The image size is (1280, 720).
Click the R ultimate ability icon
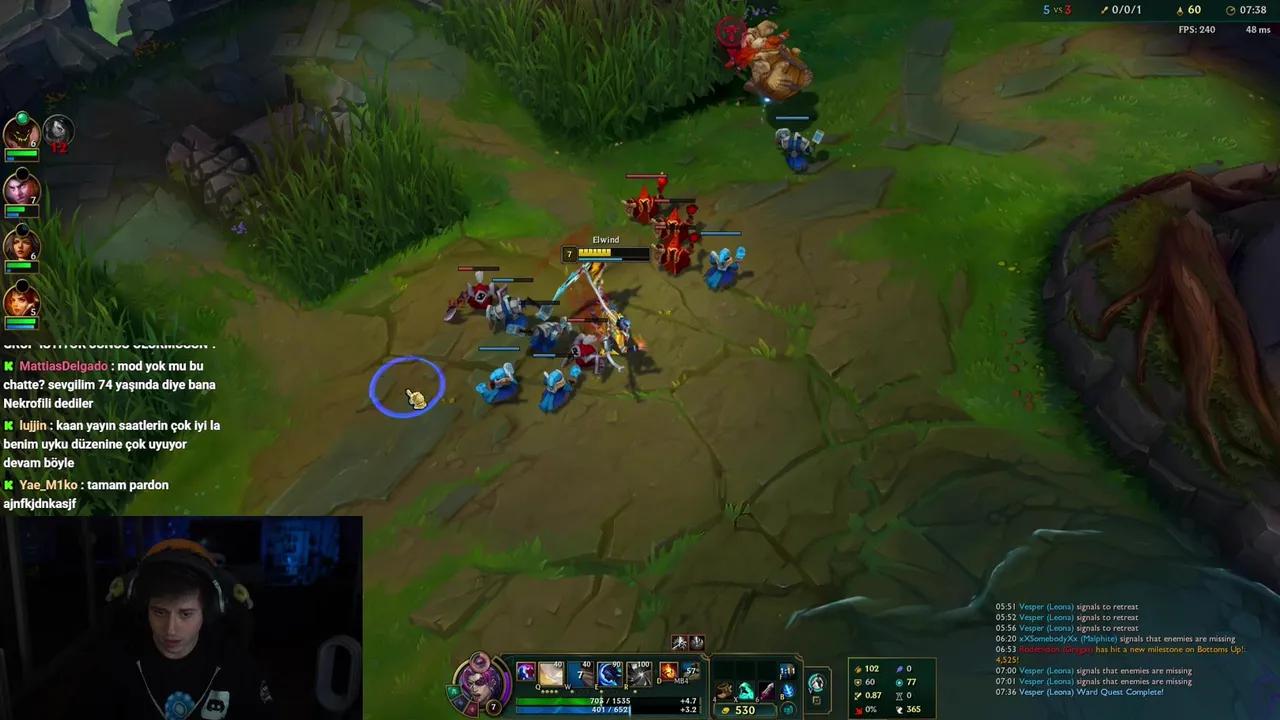[x=639, y=673]
